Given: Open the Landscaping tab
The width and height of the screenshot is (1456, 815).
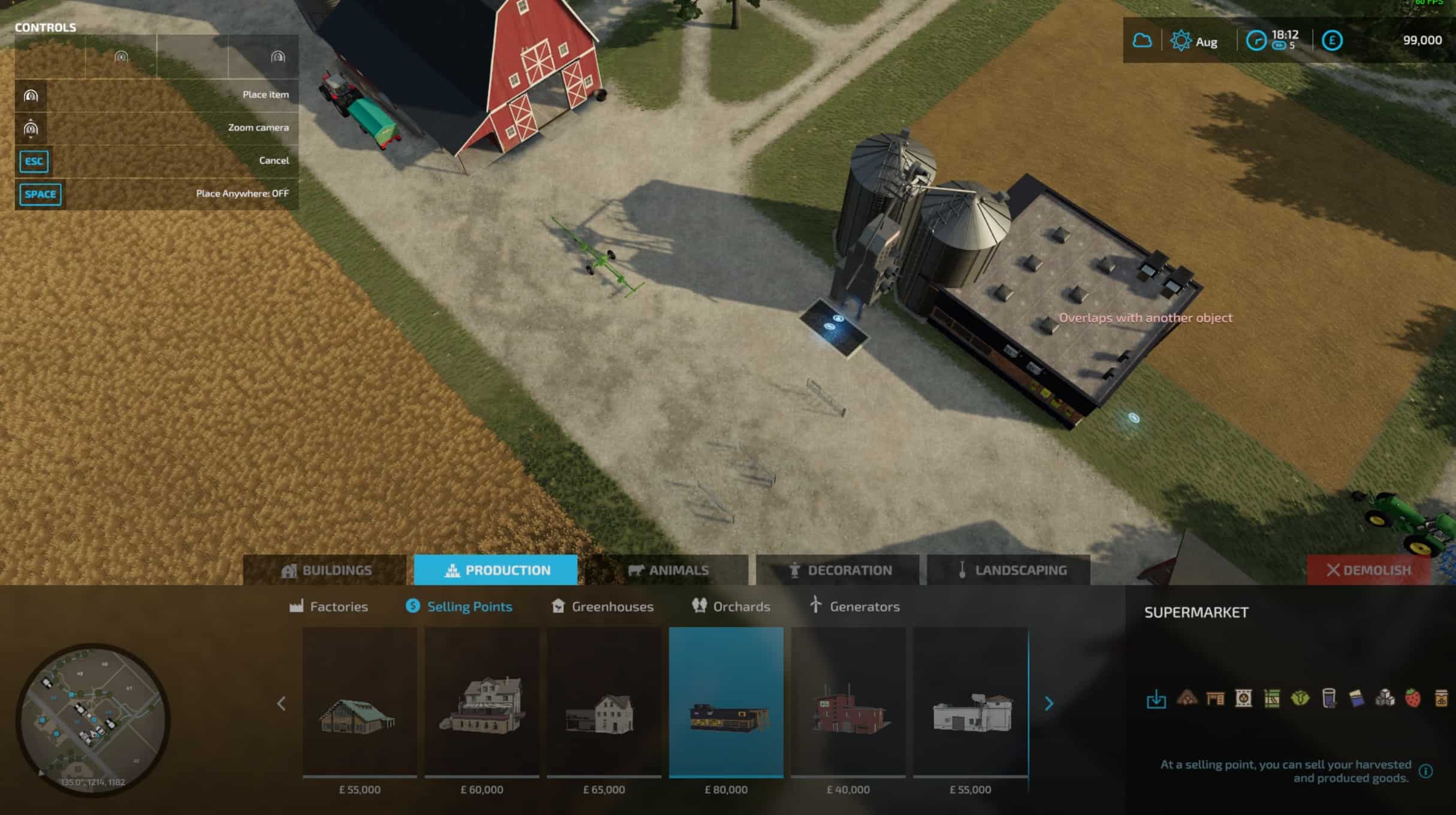Looking at the screenshot, I should pyautogui.click(x=1009, y=570).
